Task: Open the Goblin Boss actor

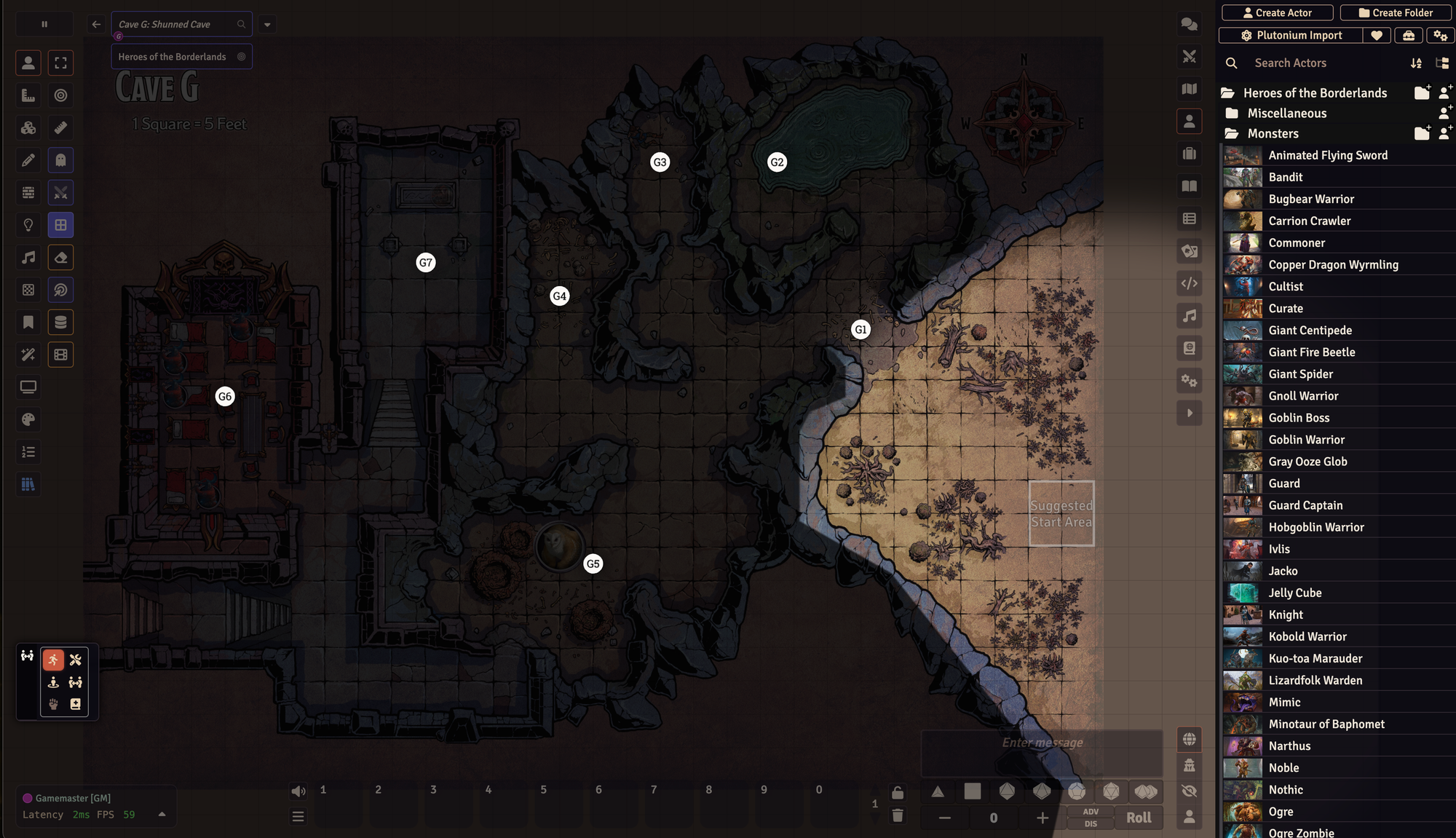Action: pyautogui.click(x=1299, y=418)
